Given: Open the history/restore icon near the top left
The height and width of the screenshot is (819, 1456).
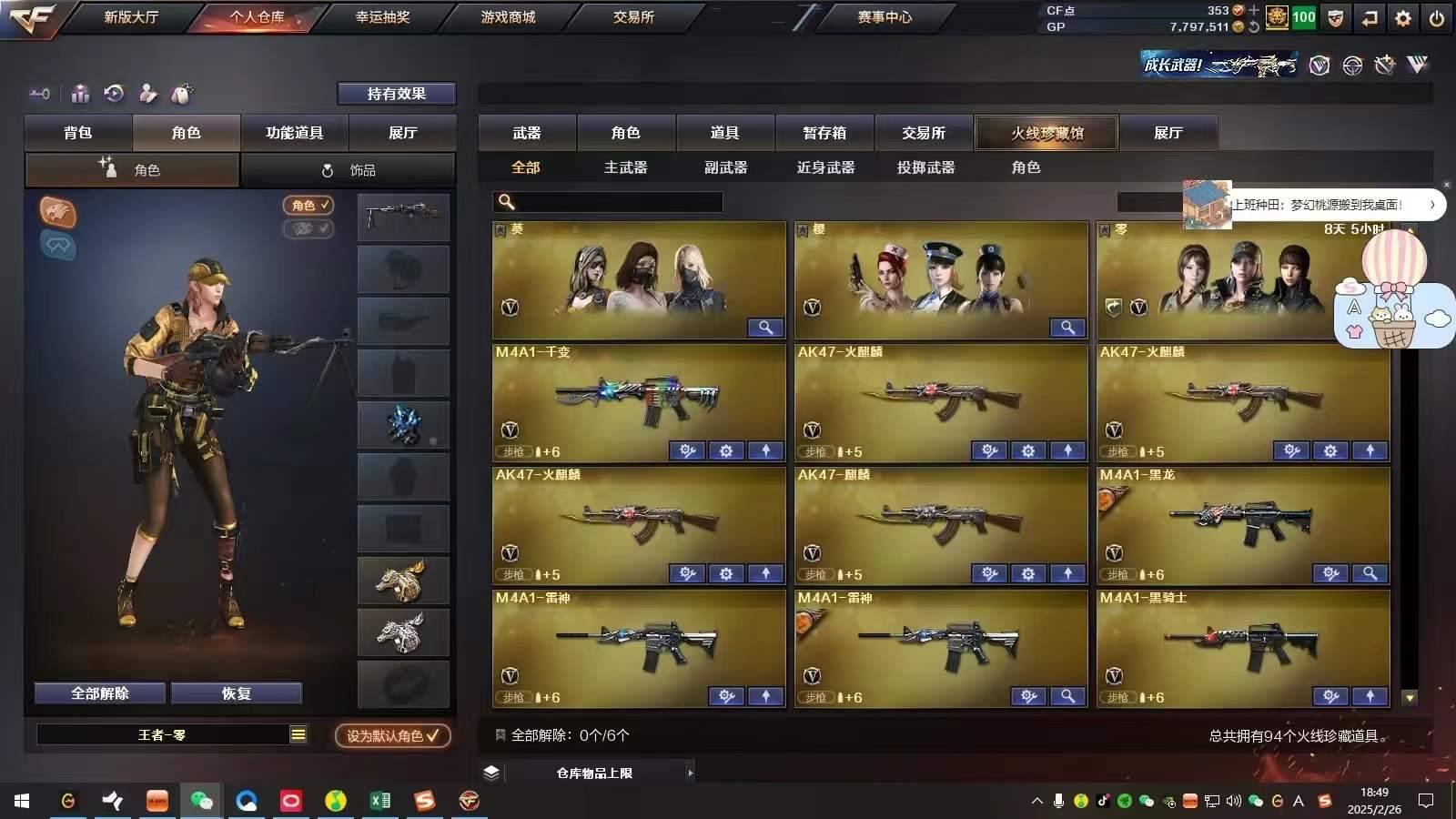Looking at the screenshot, I should [112, 93].
